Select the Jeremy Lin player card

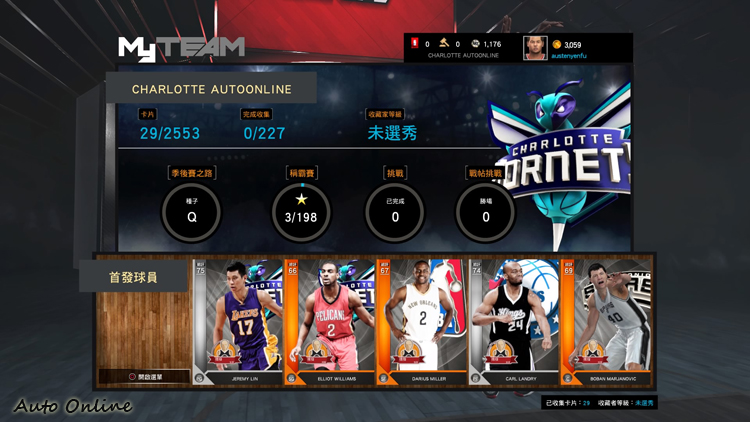tap(238, 322)
